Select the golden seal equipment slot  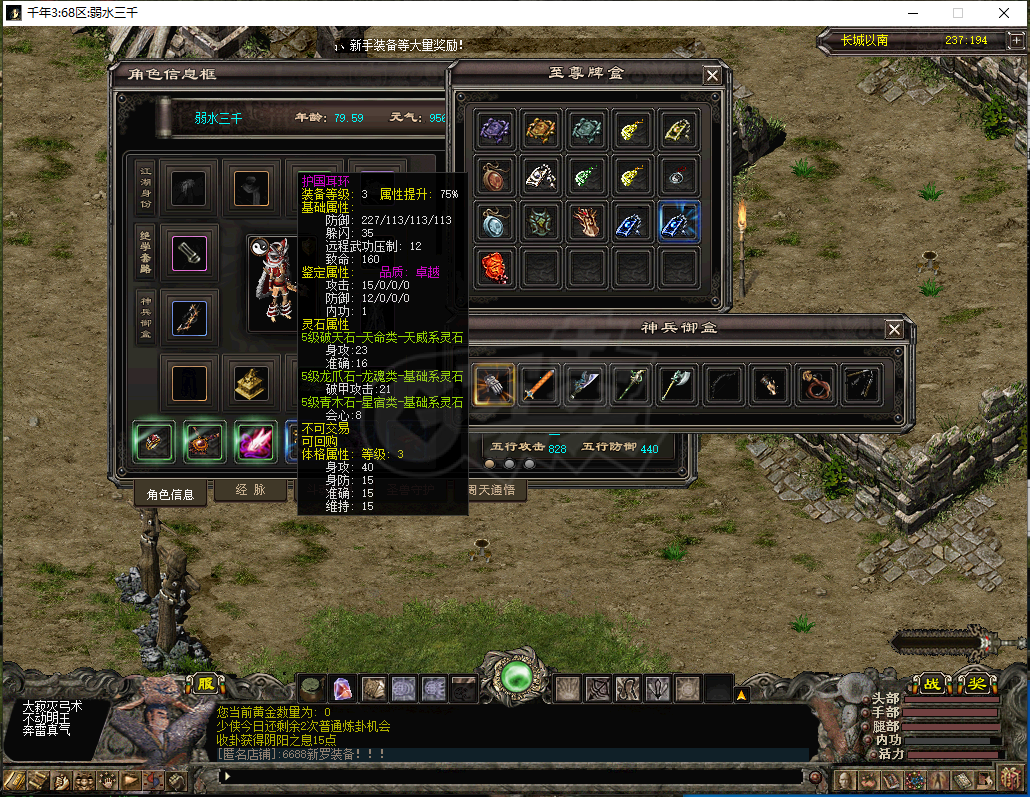pyautogui.click(x=250, y=383)
